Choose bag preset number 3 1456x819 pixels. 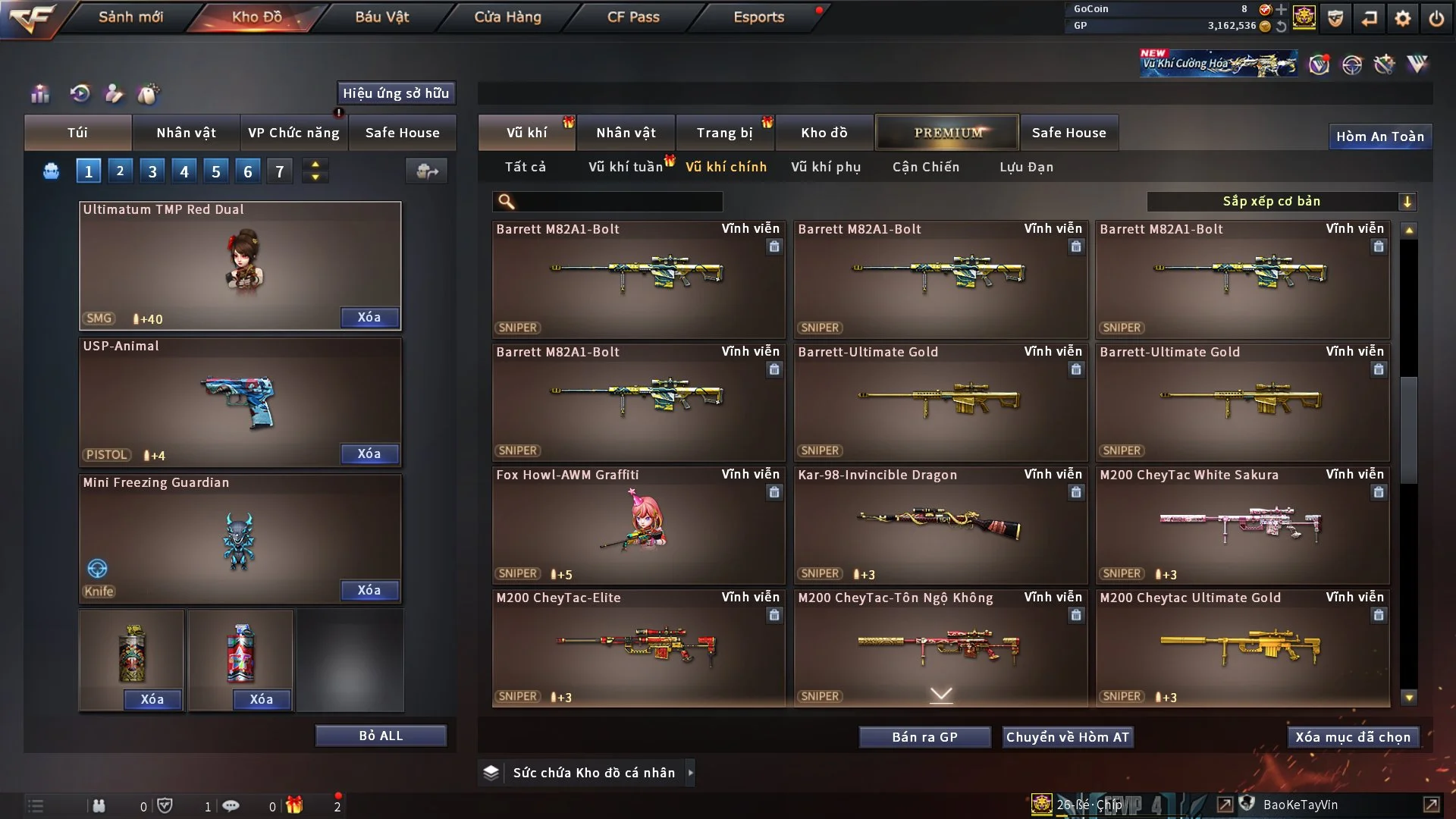[x=152, y=171]
